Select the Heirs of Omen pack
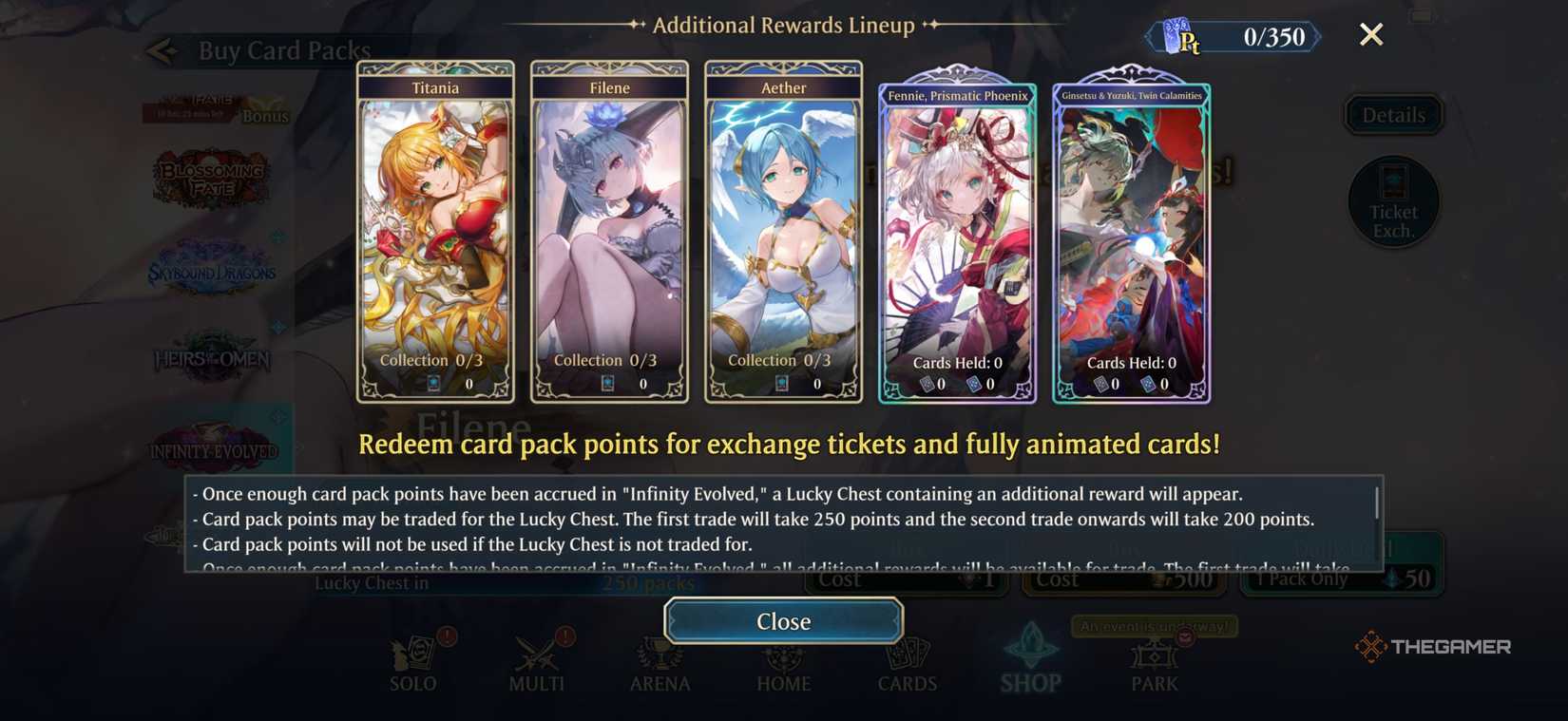This screenshot has height=721, width=1568. pyautogui.click(x=209, y=360)
